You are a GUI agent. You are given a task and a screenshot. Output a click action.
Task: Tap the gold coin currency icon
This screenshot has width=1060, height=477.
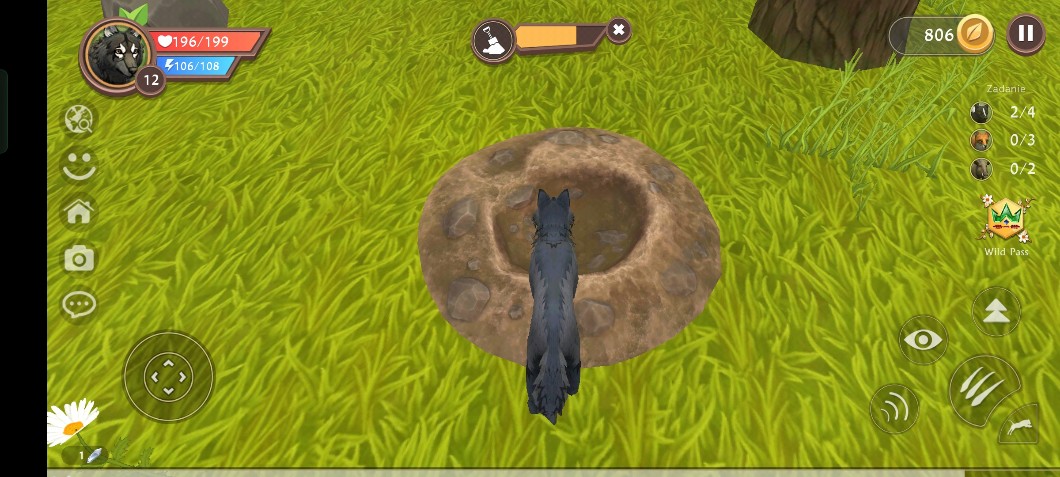973,34
